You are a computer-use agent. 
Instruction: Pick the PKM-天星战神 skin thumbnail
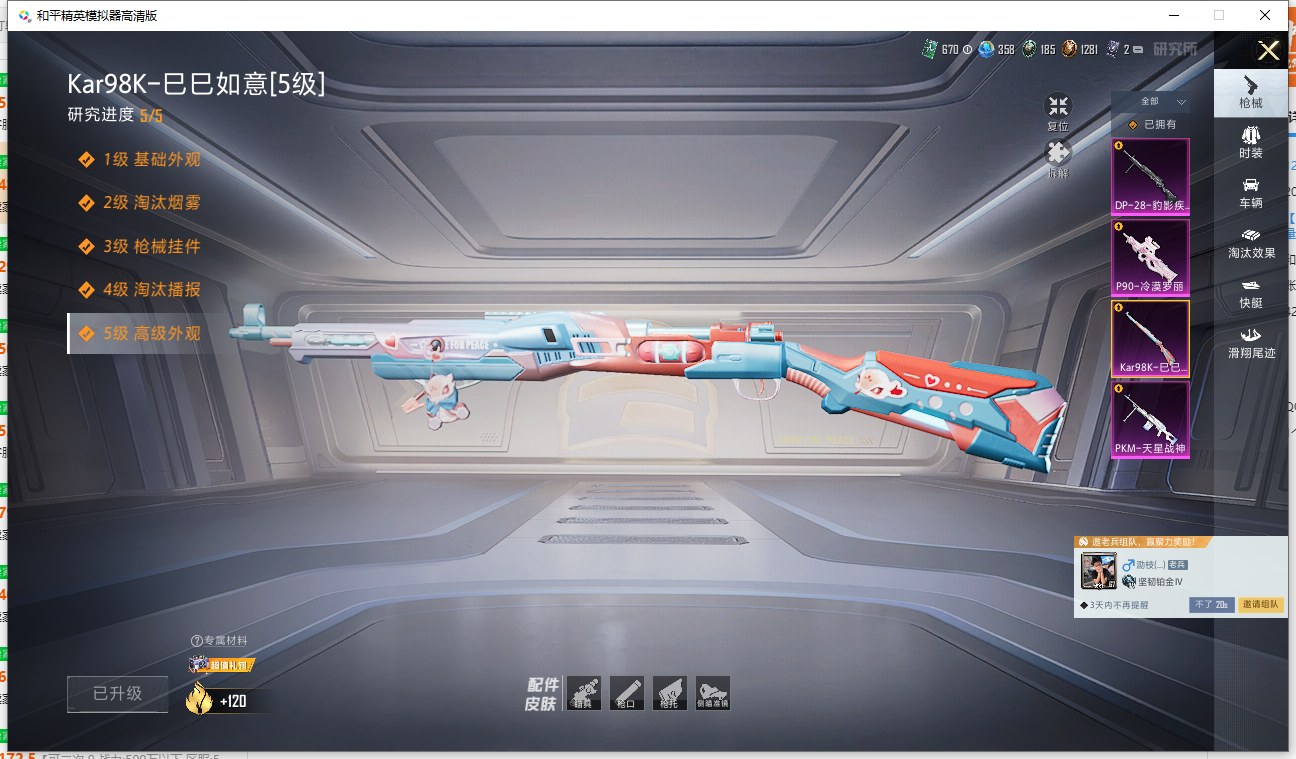pos(1150,419)
